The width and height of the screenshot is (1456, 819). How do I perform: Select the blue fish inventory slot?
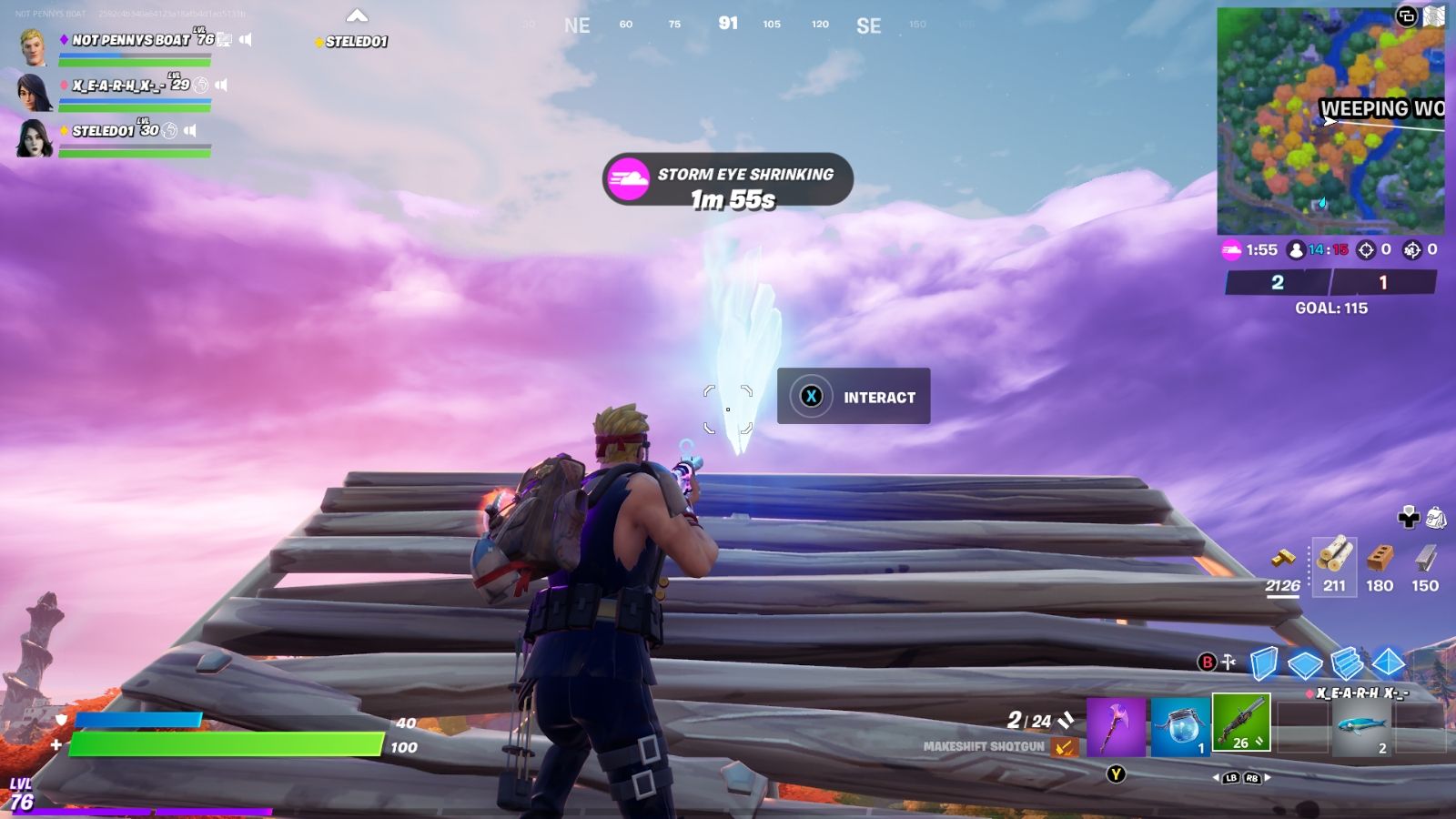[x=1361, y=727]
